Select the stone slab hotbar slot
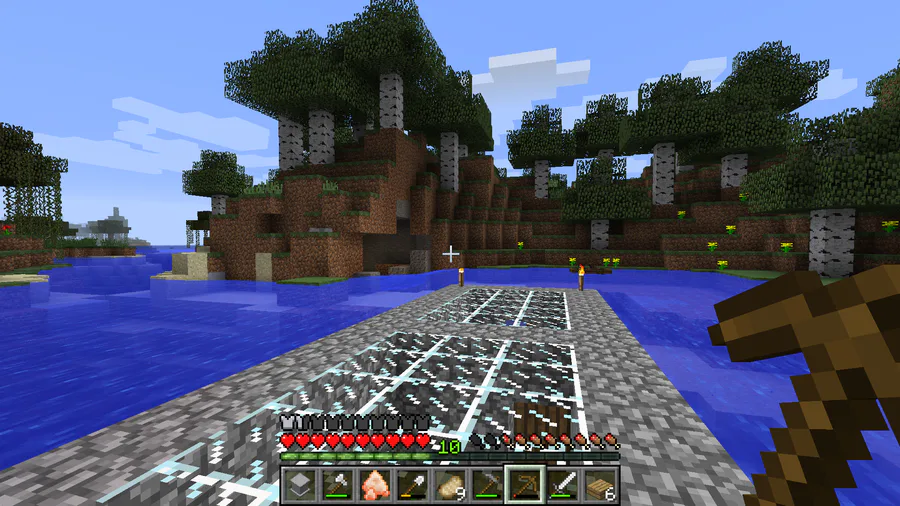 point(299,486)
